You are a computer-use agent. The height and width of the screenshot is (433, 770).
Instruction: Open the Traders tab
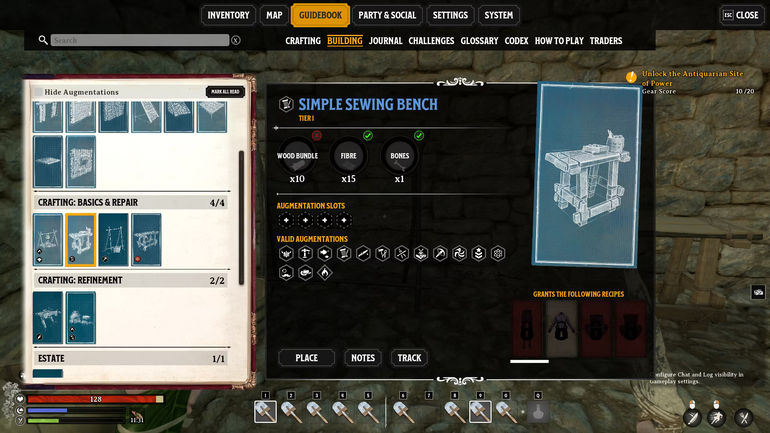[x=606, y=41]
